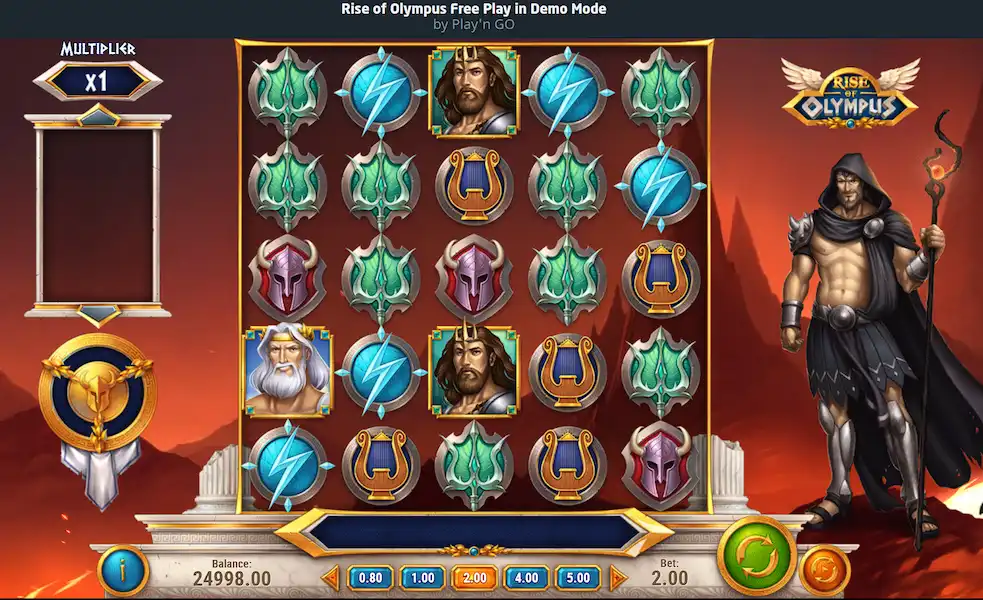983x600 pixels.
Task: Open the orange autoplay button
Action: [x=825, y=572]
